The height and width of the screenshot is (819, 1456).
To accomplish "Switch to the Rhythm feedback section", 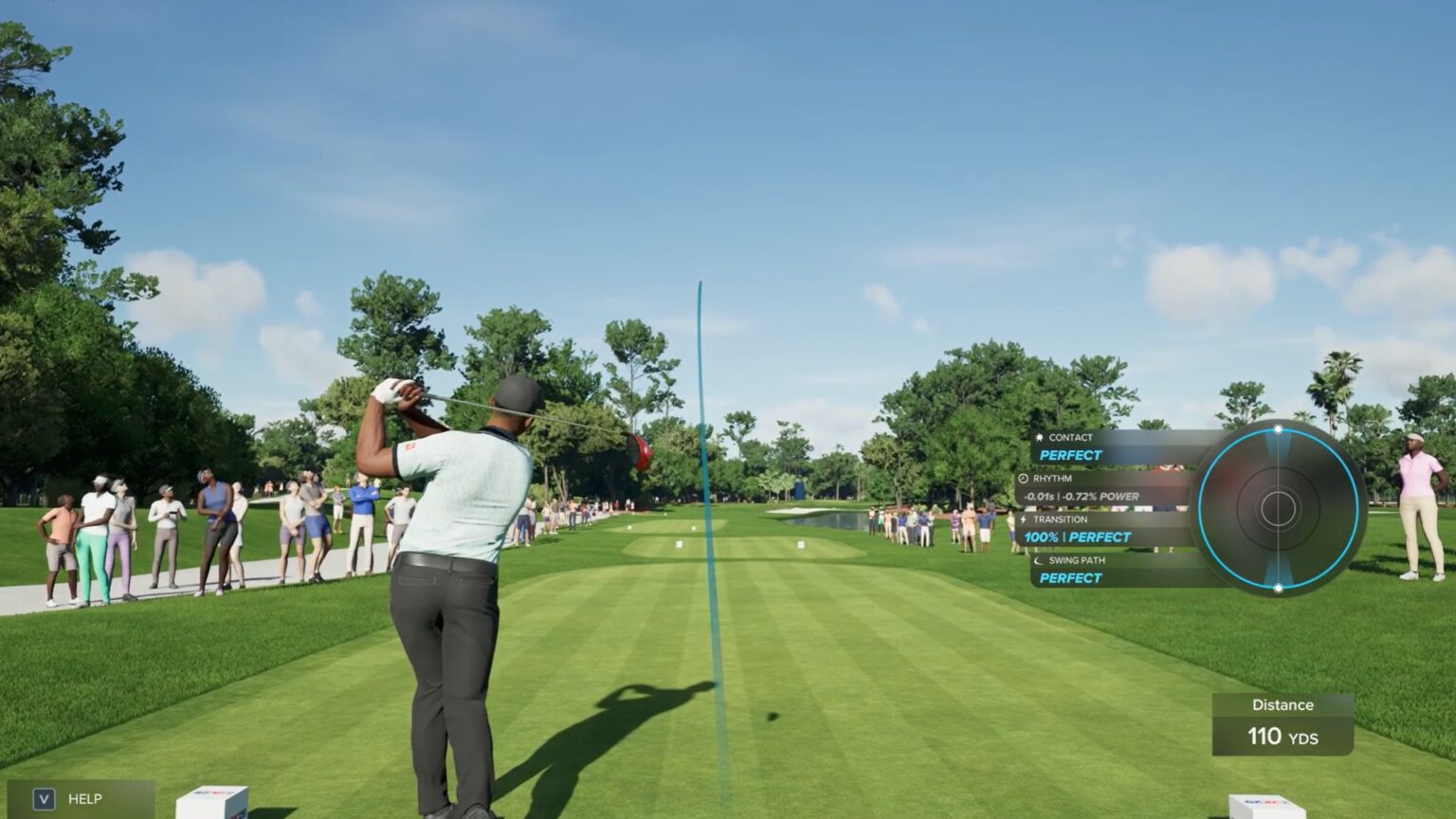I will click(x=1052, y=479).
